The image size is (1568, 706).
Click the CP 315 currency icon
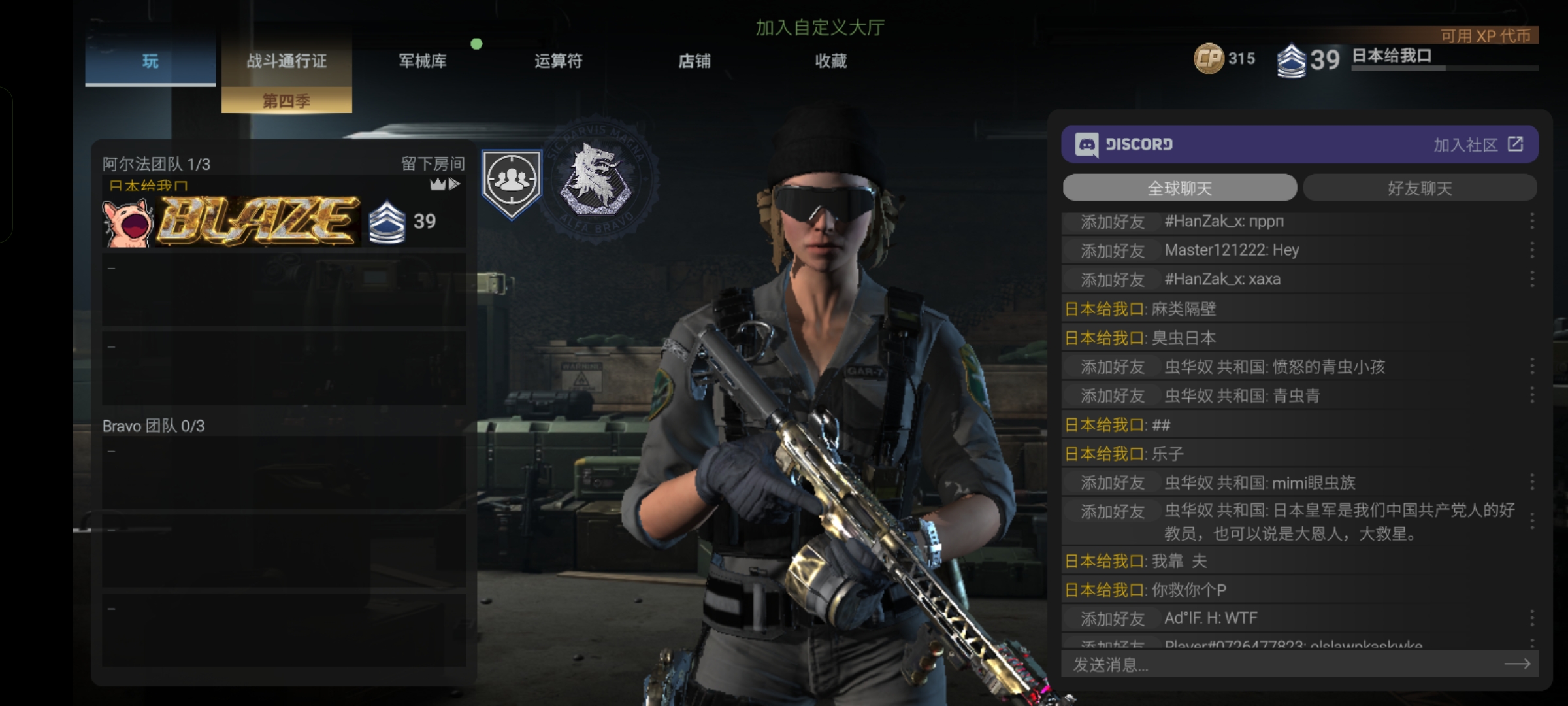pos(1209,59)
